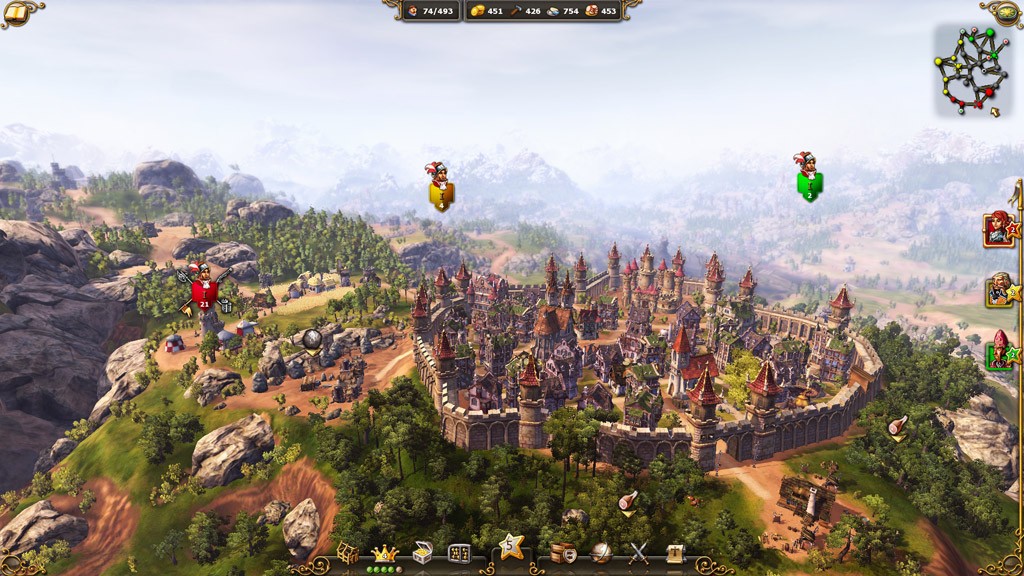Open the crossed swords military menu

638,552
